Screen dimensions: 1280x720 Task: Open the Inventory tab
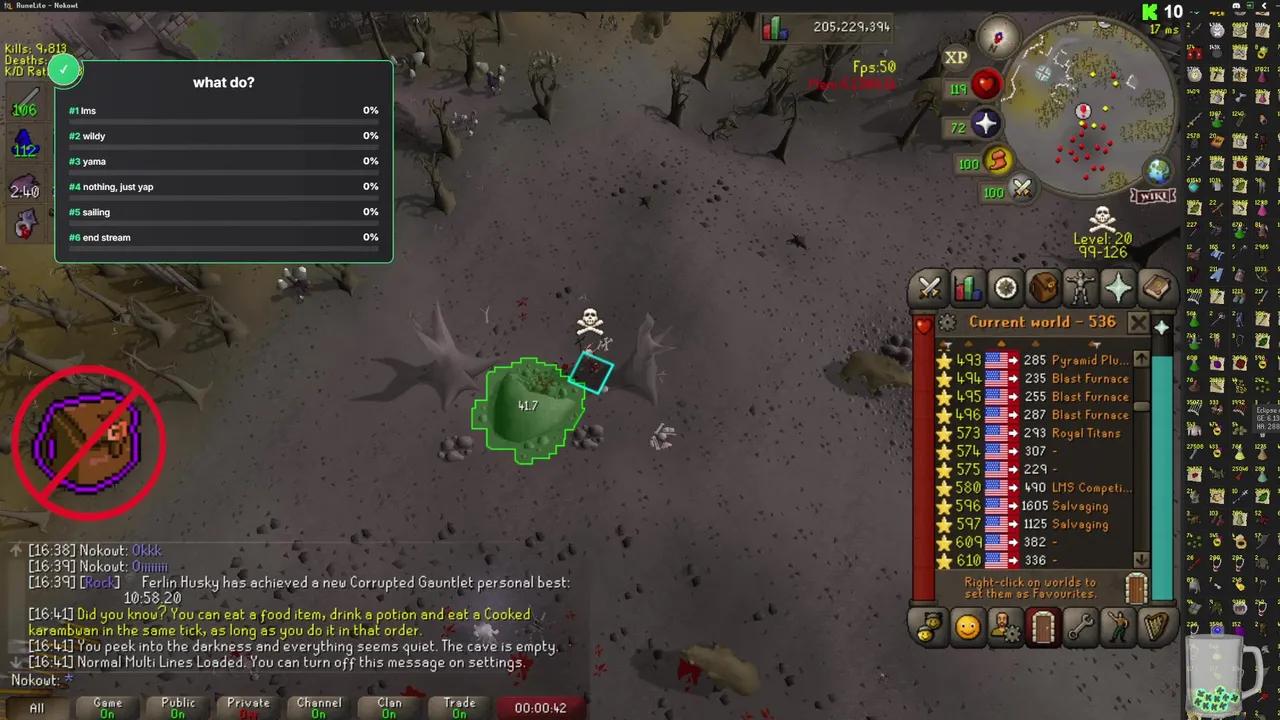1043,288
